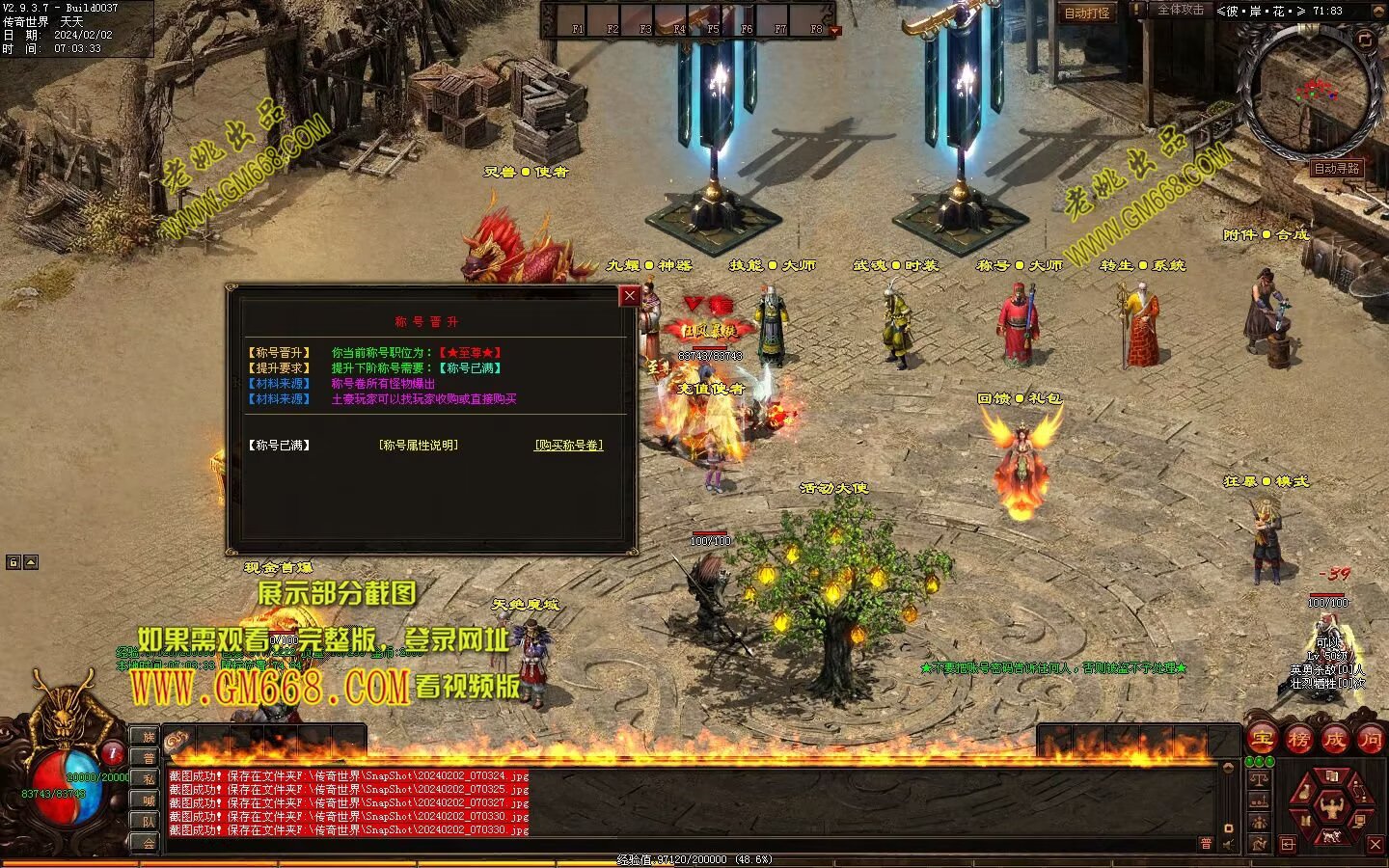Open the 榜 rankings button
Screen dimensions: 1389x868
tap(1298, 740)
